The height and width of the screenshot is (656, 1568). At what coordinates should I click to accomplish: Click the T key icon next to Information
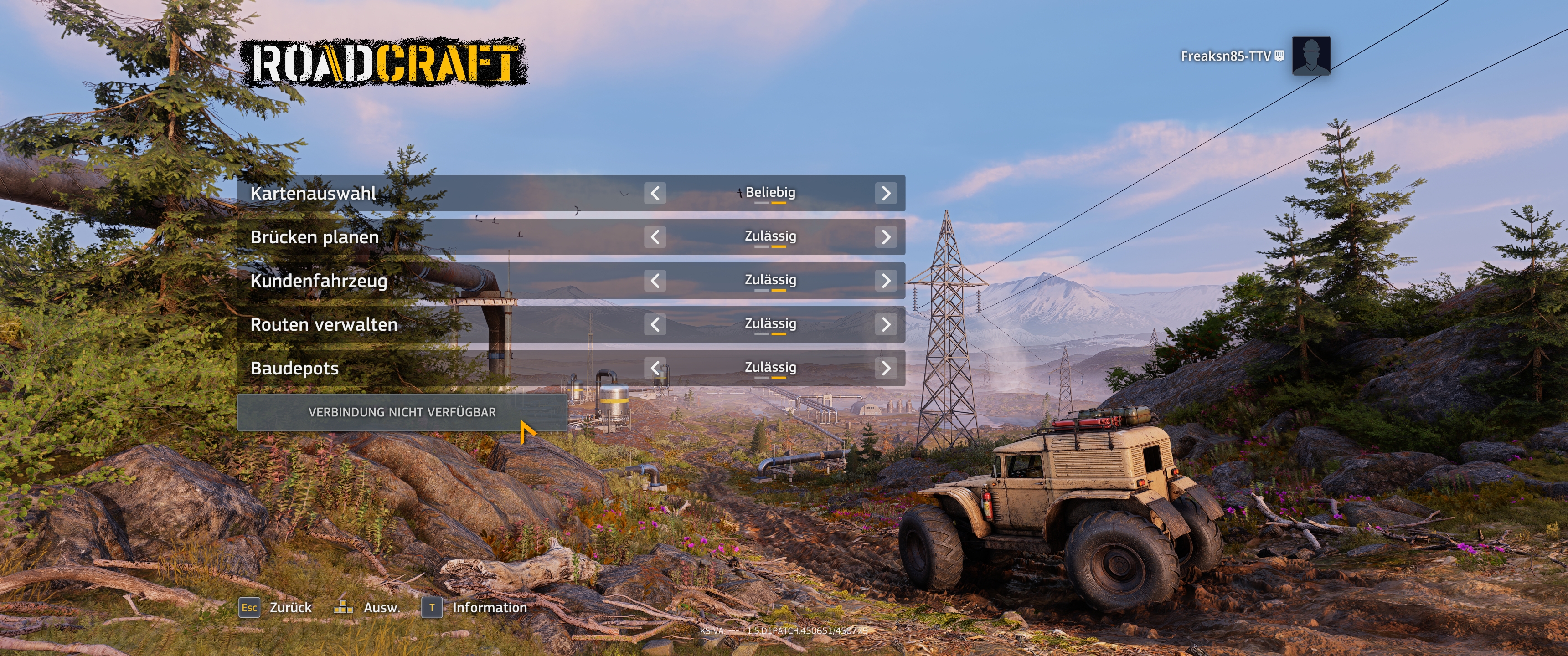pos(432,608)
